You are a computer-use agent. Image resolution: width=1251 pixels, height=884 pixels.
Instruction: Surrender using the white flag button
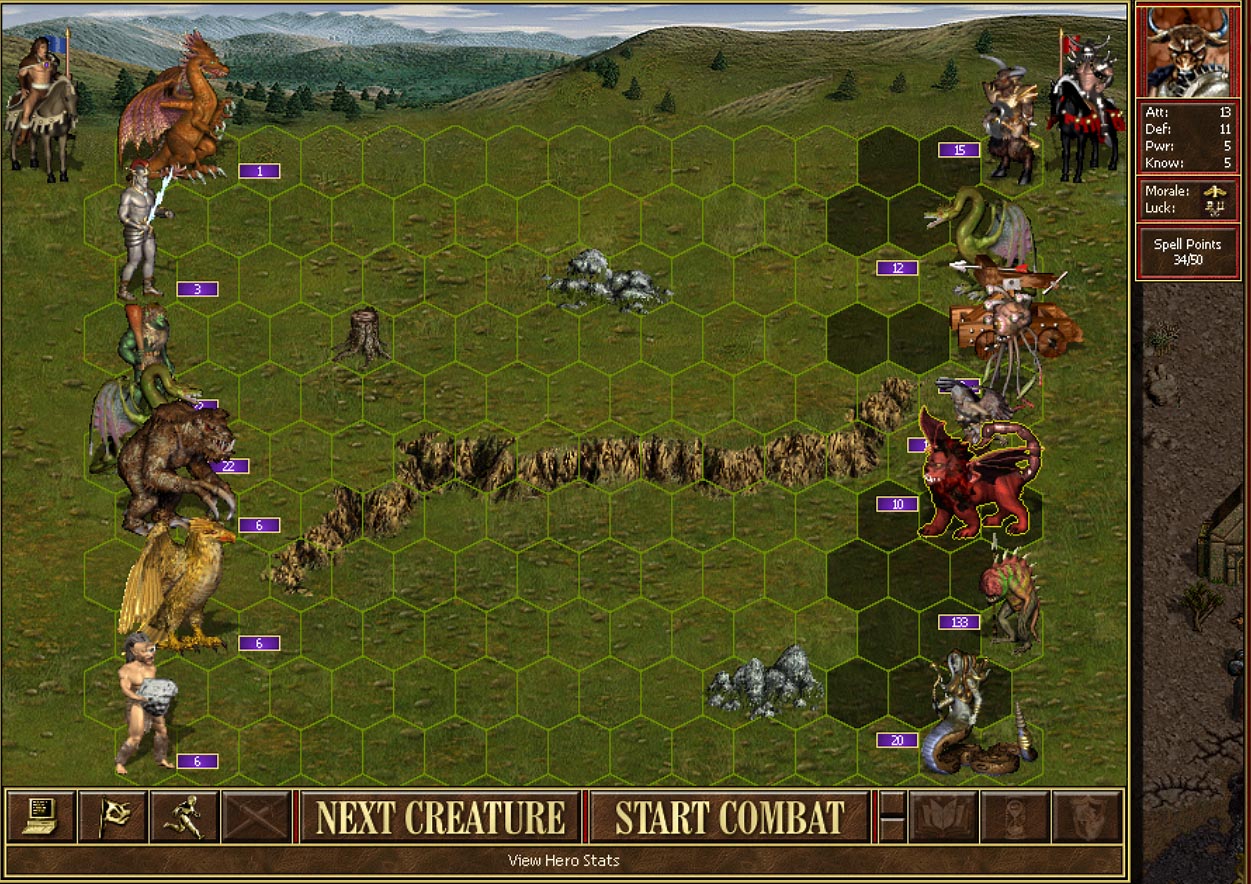[113, 816]
